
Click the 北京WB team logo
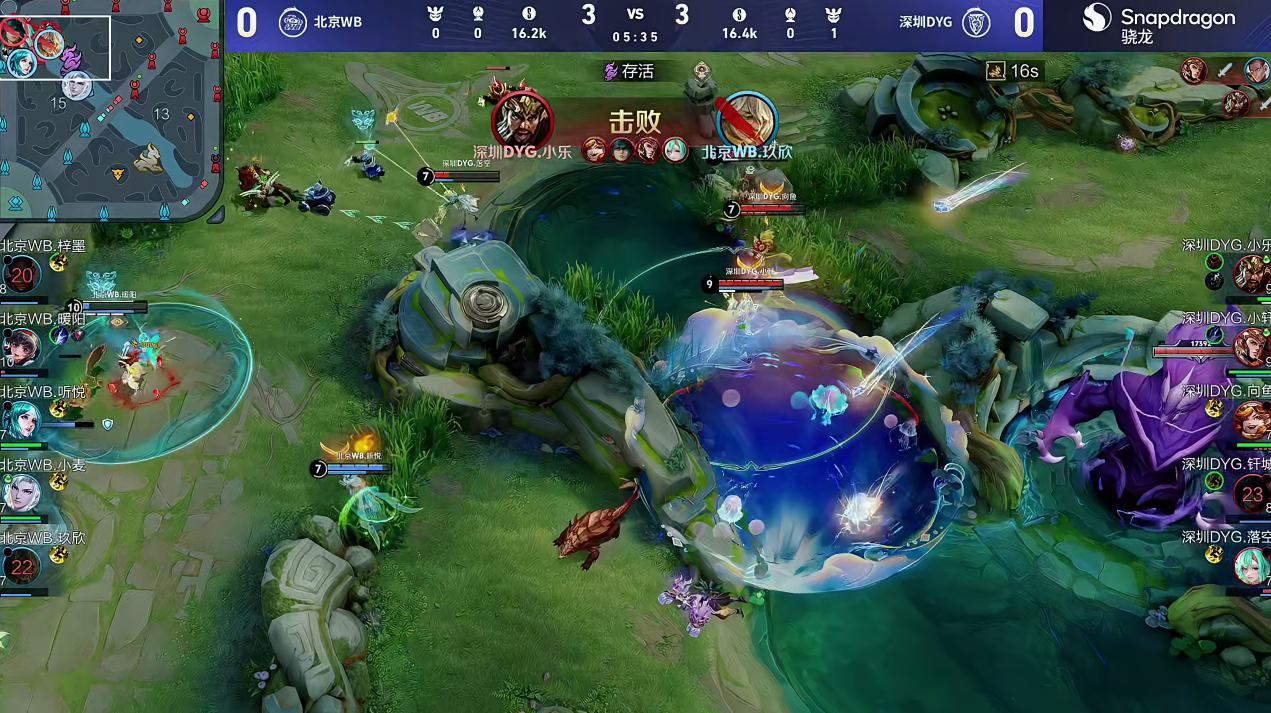292,22
